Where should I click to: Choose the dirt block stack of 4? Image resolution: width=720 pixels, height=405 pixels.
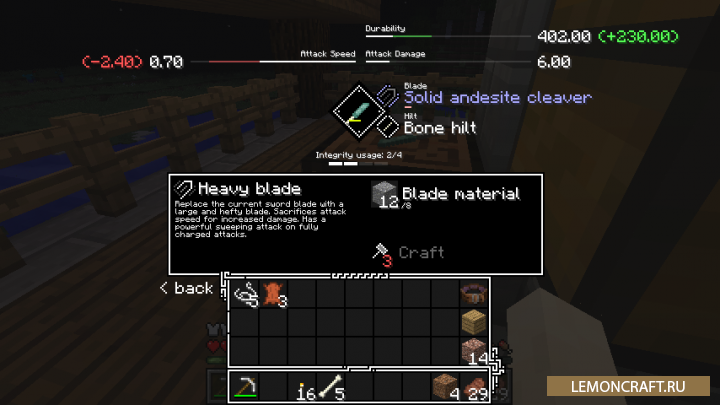point(445,387)
